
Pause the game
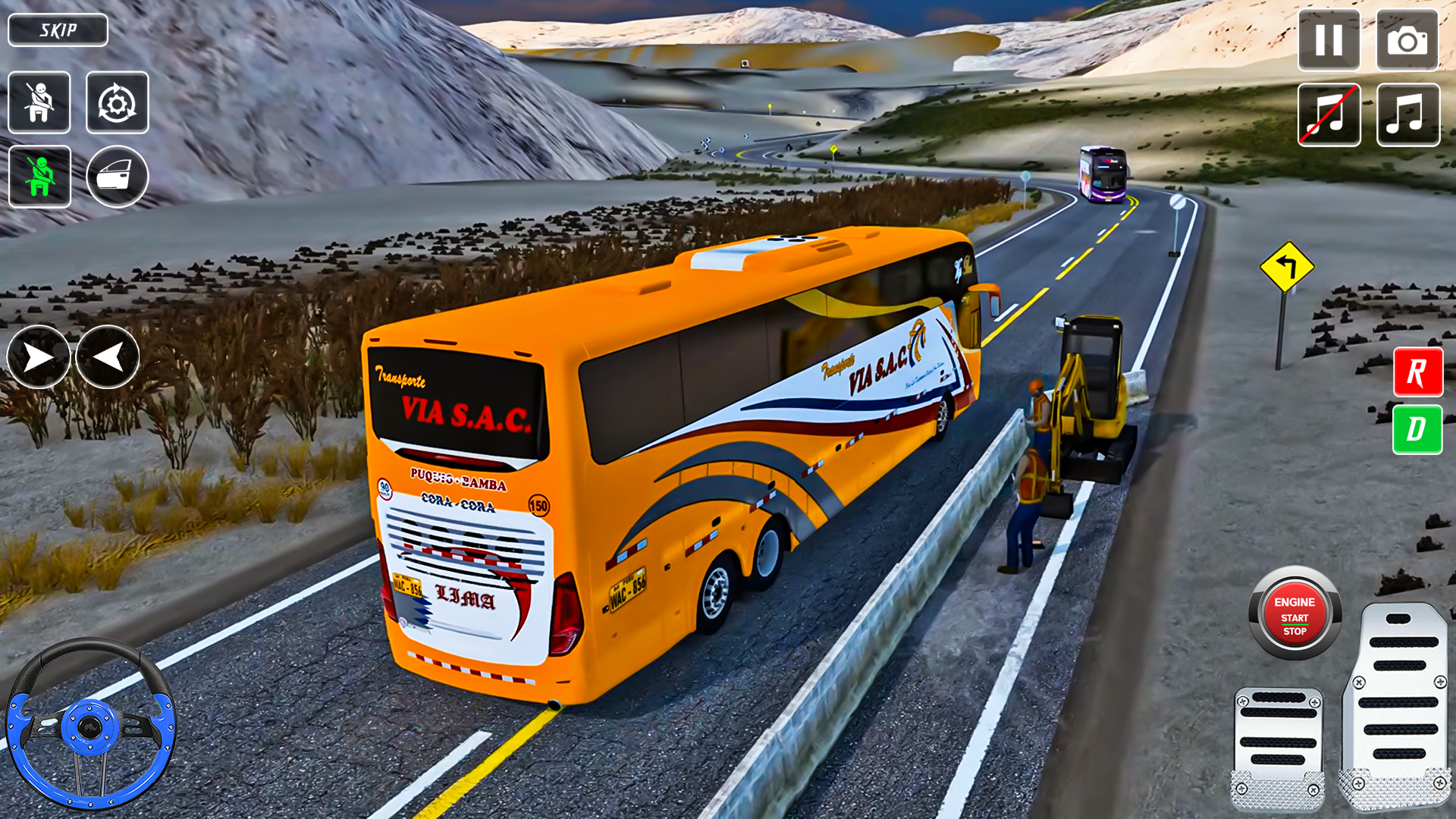tap(1329, 40)
